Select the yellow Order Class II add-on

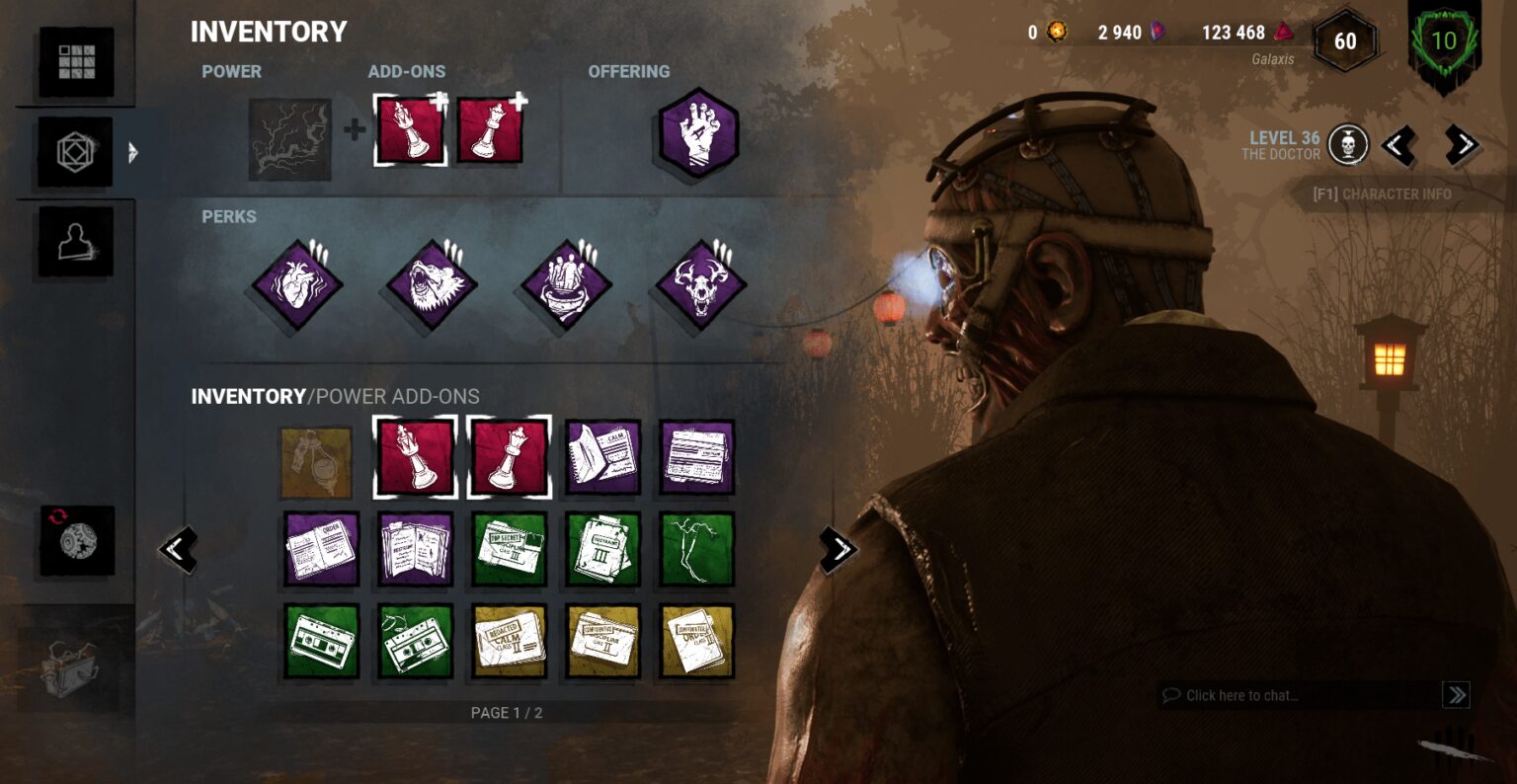pos(698,643)
